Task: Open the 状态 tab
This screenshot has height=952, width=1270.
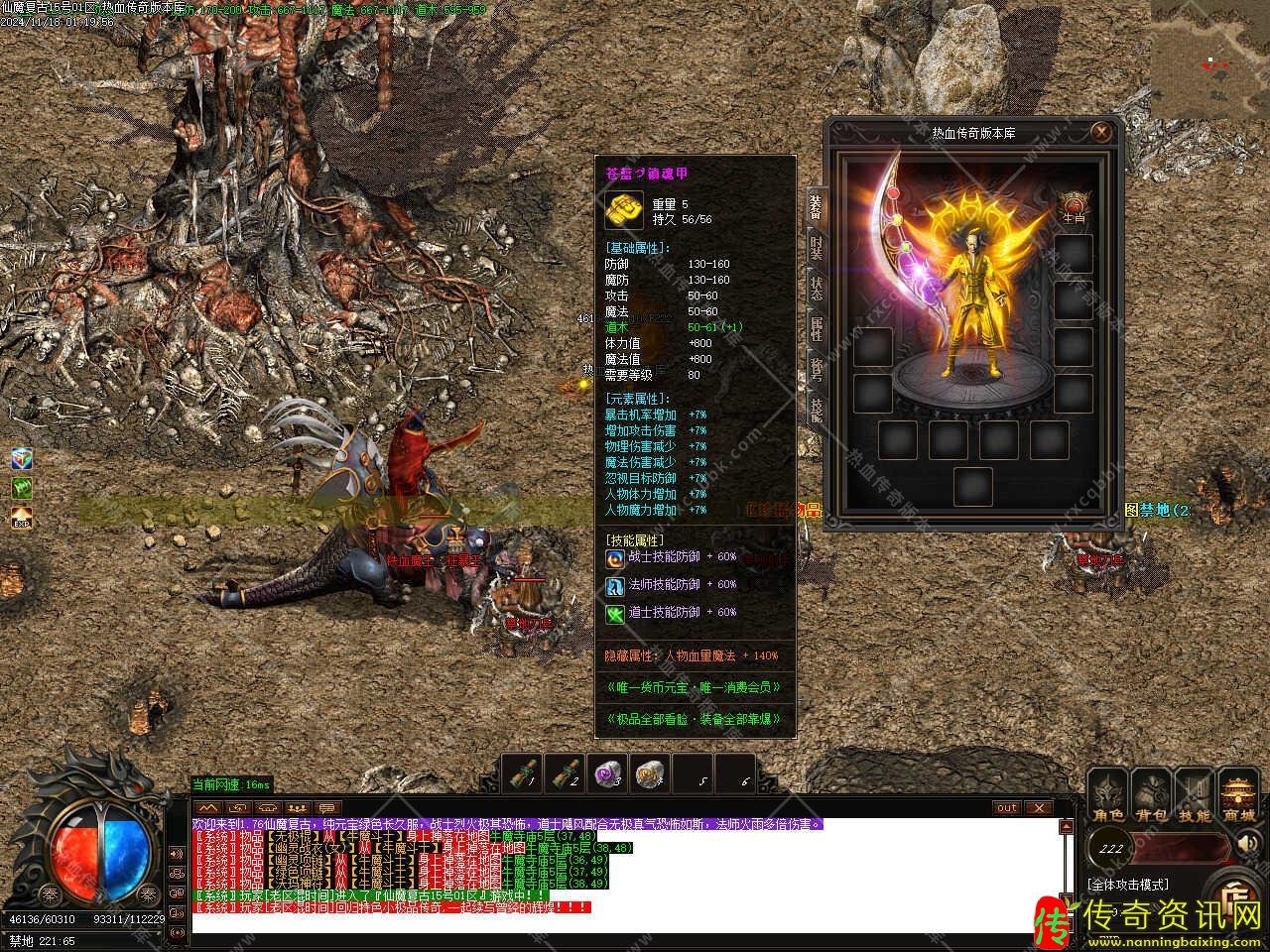Action: [x=816, y=289]
